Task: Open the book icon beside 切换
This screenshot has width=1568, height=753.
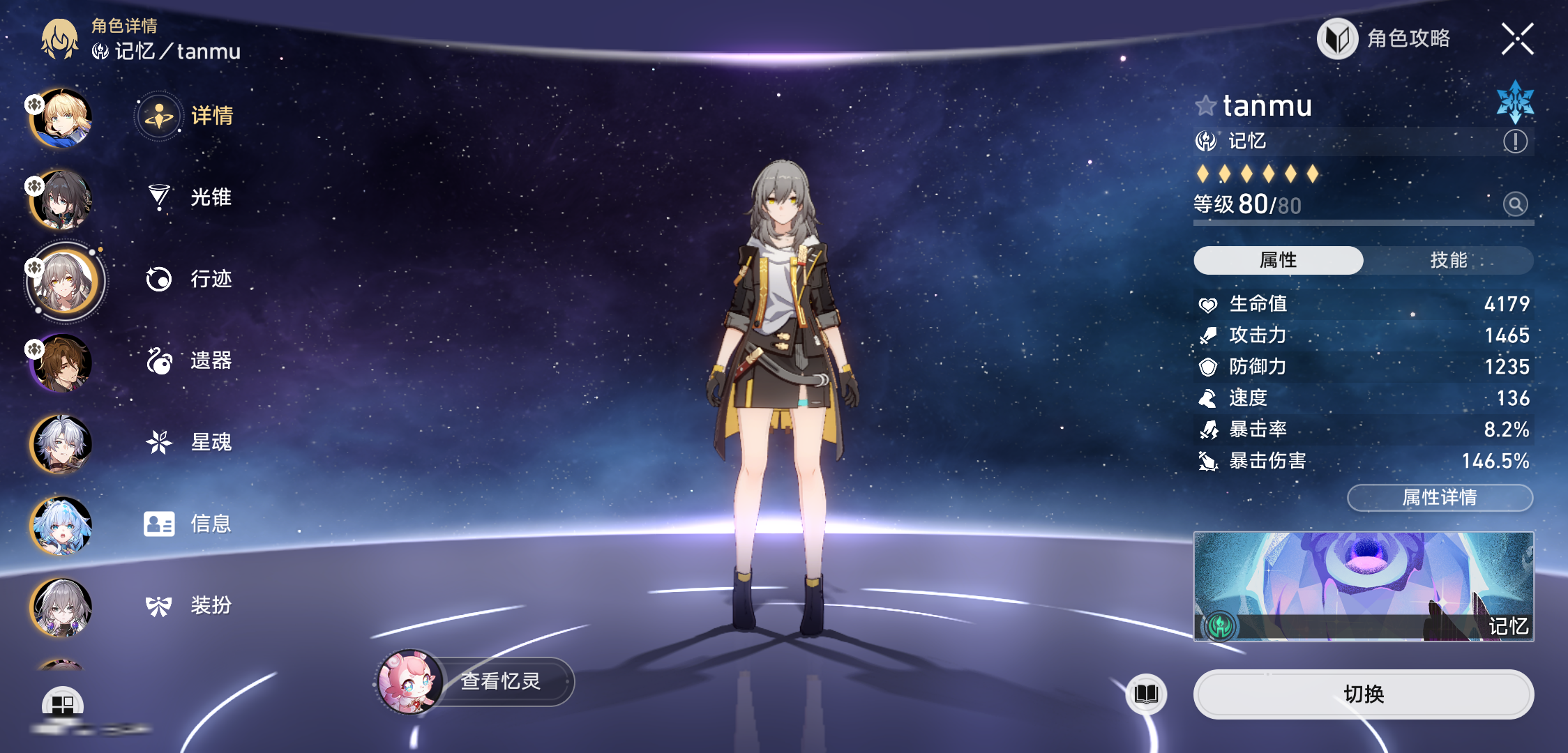Action: (1146, 694)
